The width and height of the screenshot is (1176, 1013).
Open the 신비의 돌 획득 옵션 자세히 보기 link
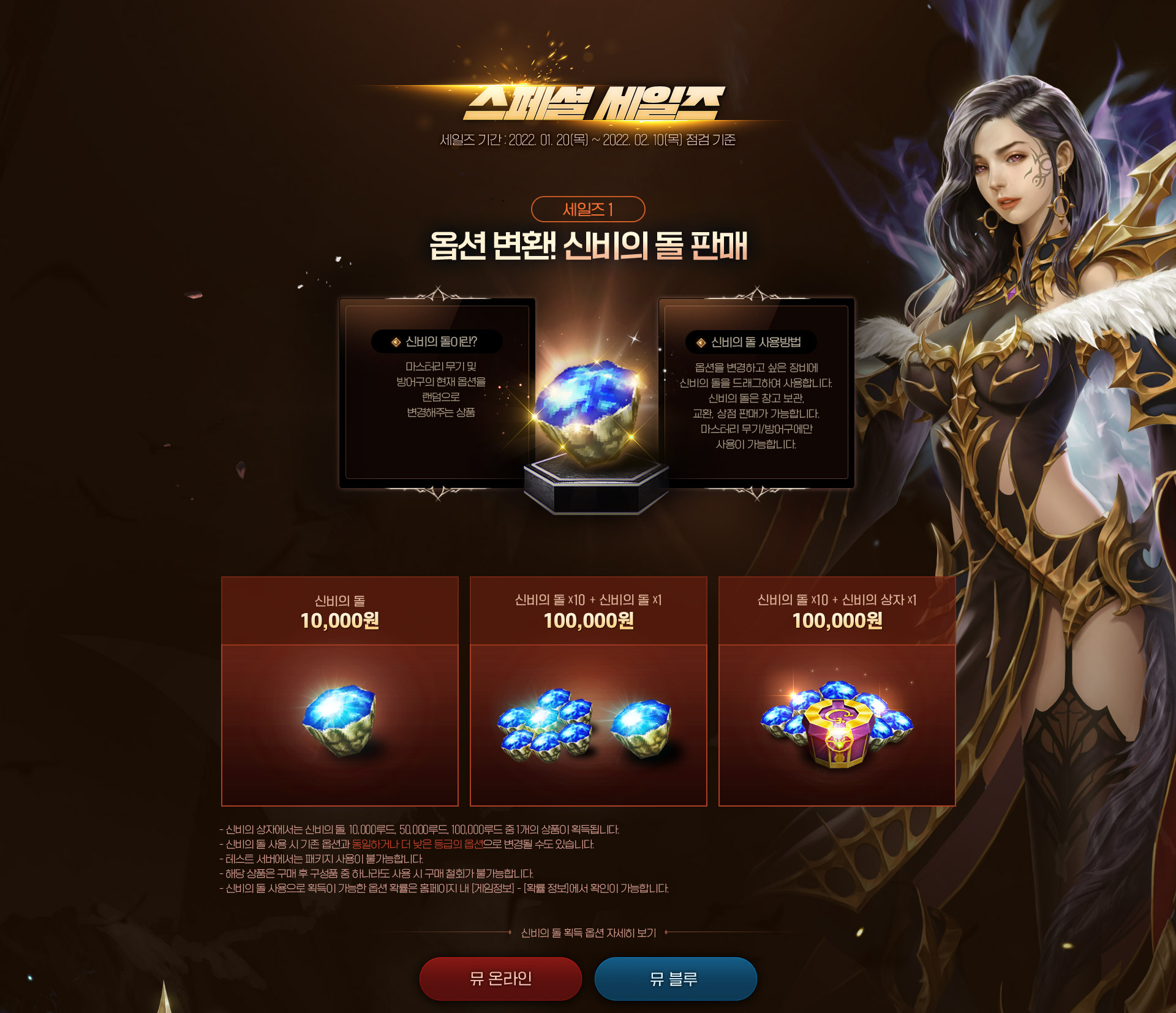click(588, 933)
